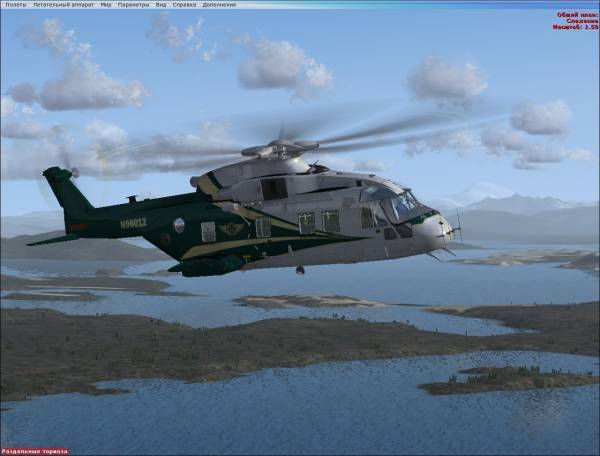Open the Мир menu

pos(105,4)
